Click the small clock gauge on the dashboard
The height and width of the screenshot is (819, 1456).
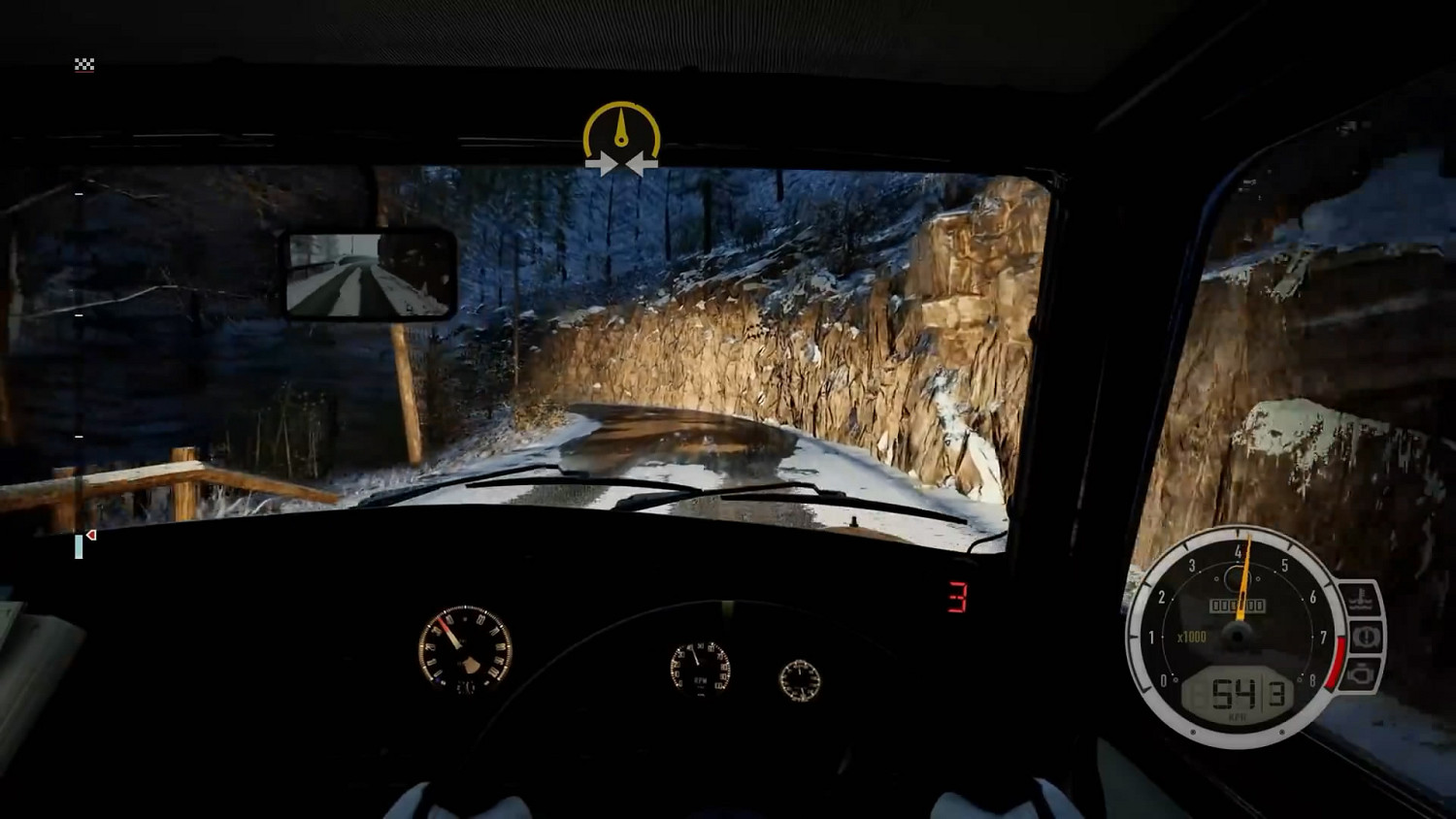(801, 682)
